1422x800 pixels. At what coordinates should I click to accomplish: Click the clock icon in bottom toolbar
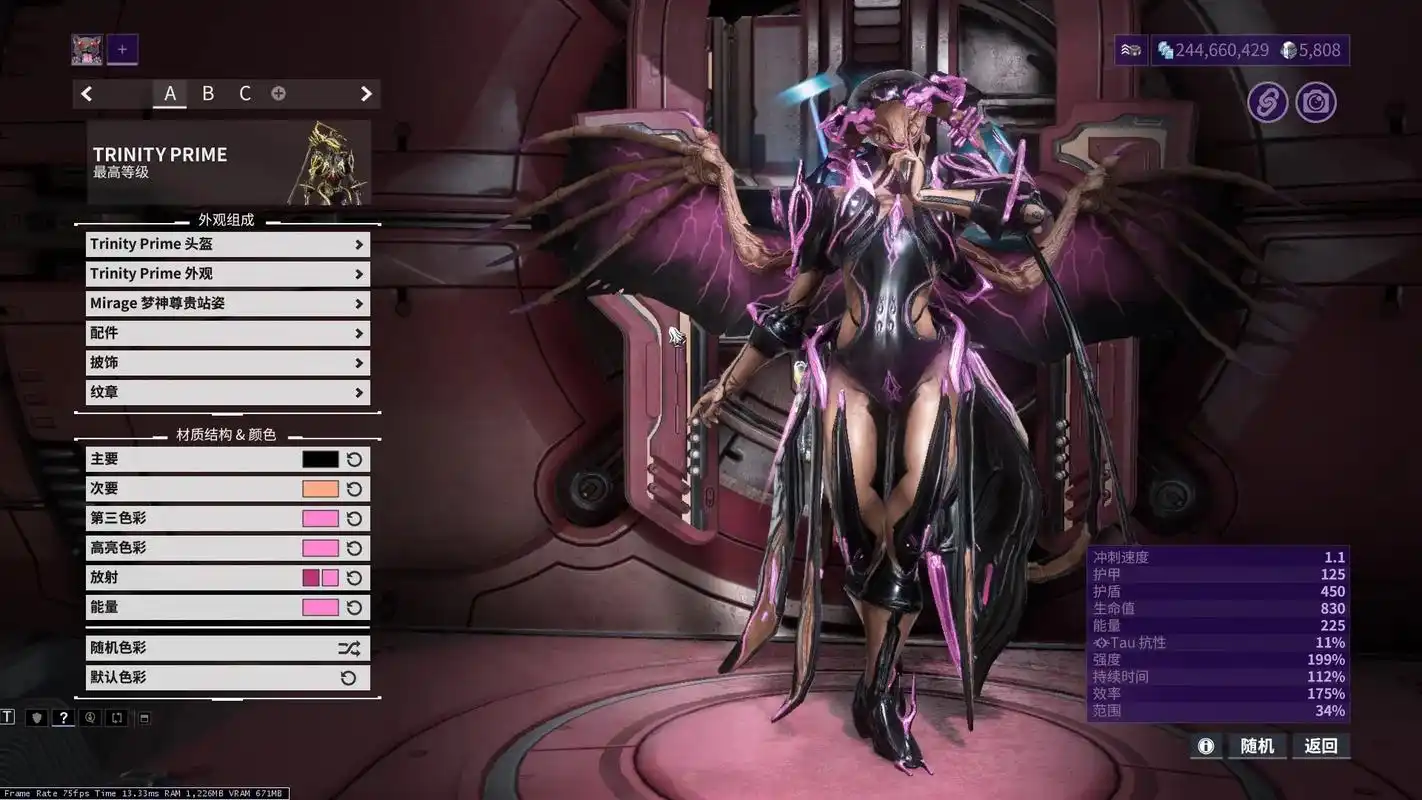pos(89,717)
